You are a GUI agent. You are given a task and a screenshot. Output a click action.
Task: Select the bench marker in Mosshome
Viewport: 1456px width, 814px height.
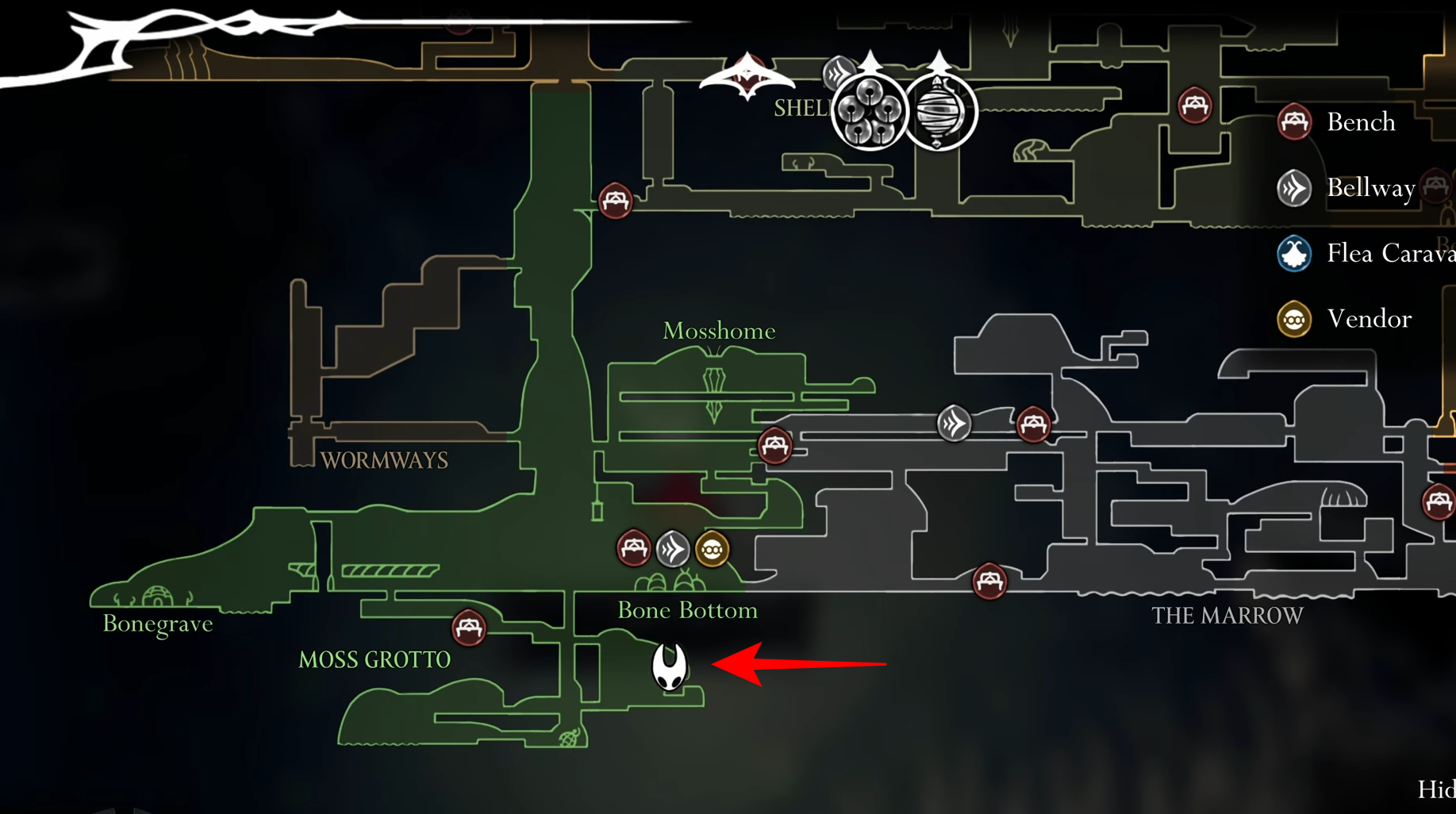pos(775,446)
